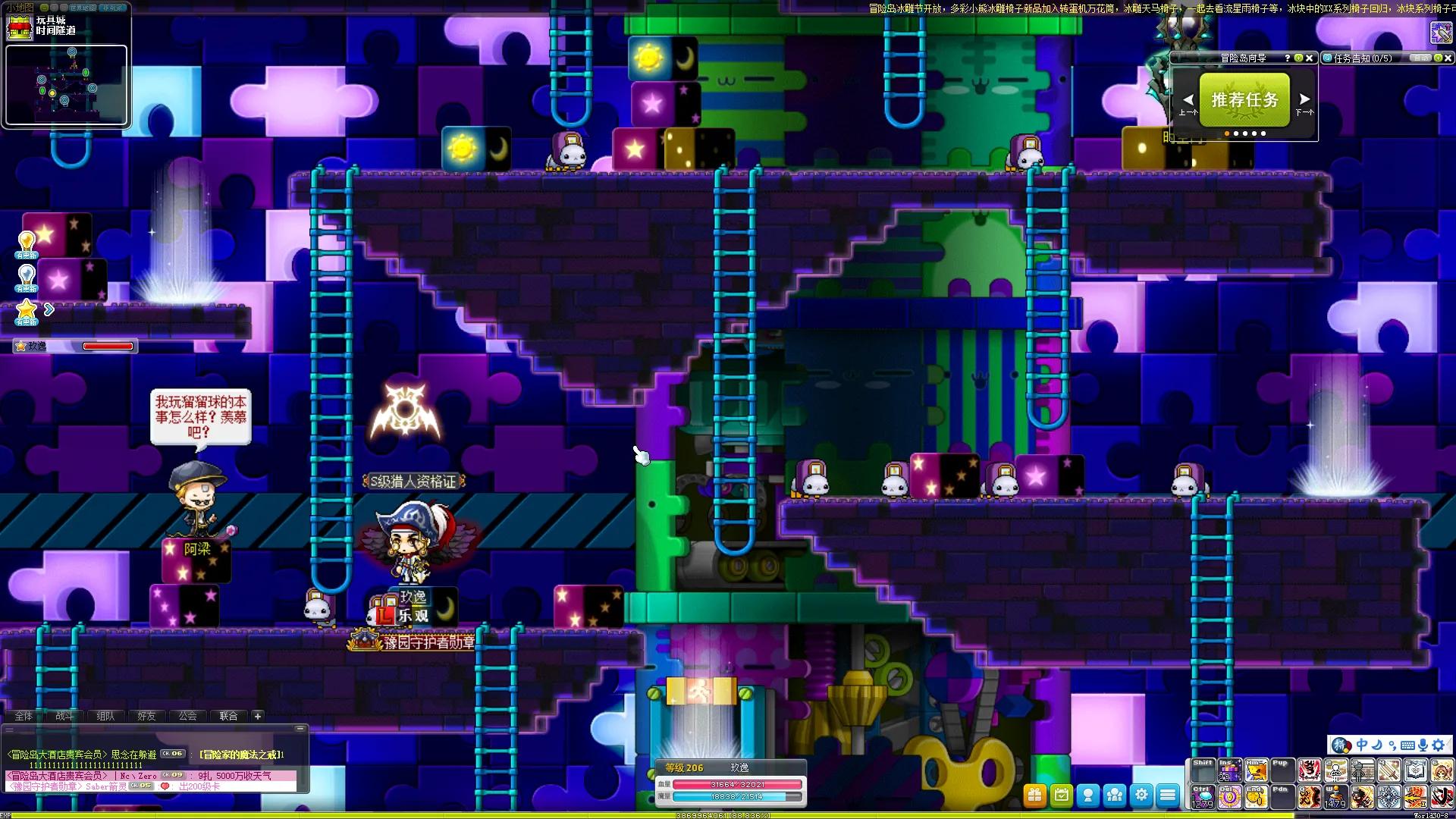
Task: Close the 冒险岛向导 guide window
Action: [1310, 58]
